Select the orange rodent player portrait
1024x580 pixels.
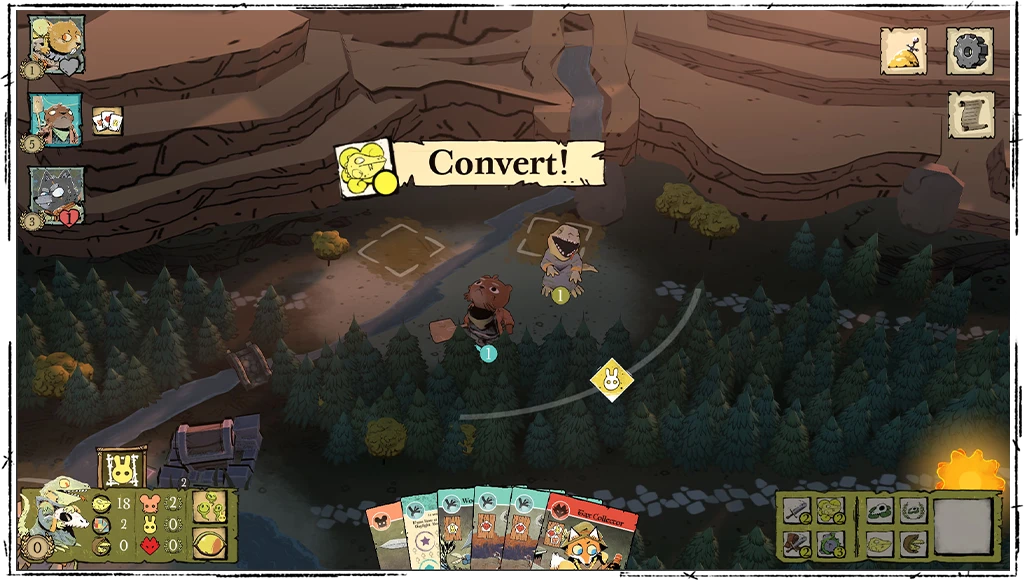pos(56,42)
